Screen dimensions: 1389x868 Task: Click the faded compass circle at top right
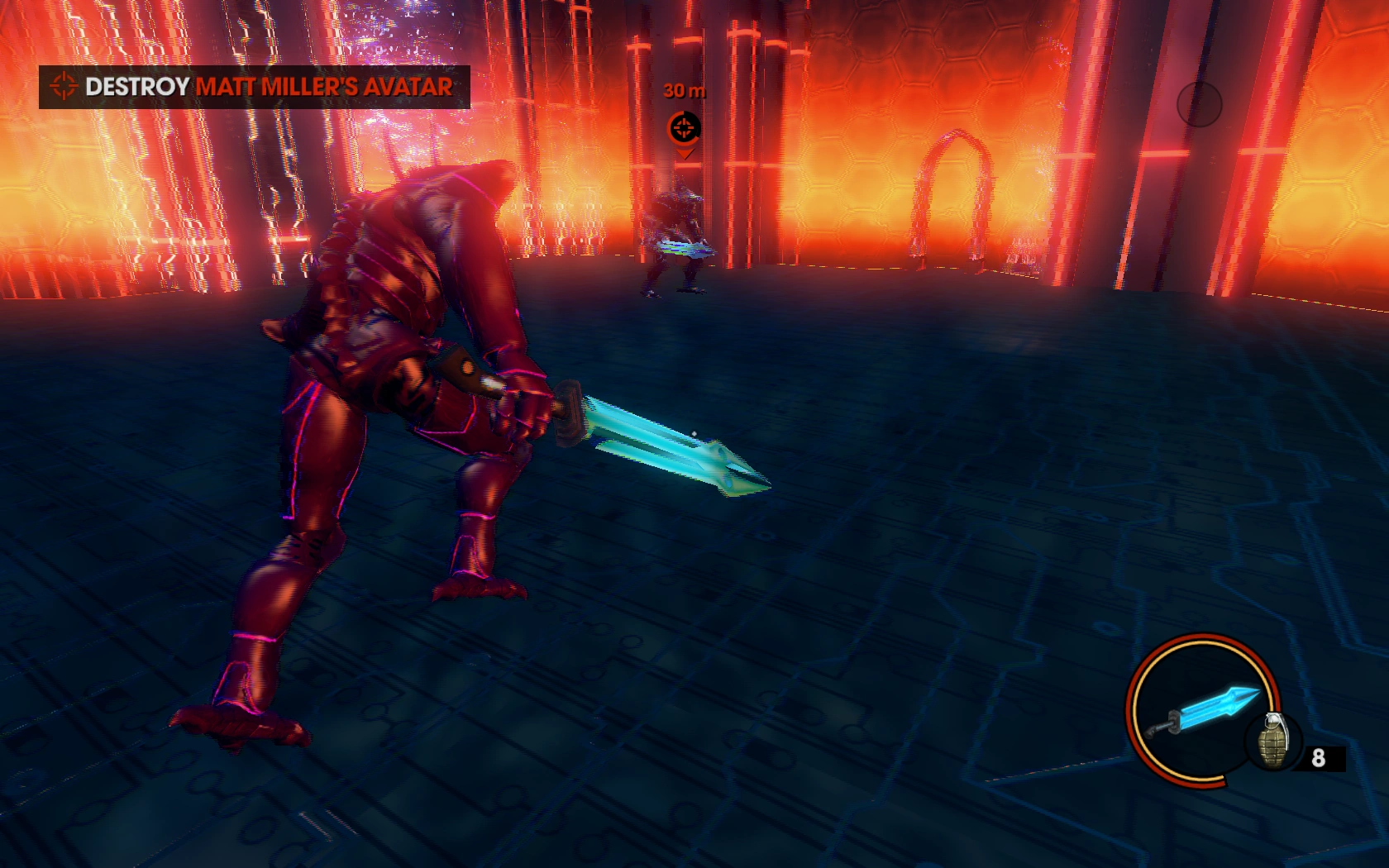pos(1200,105)
